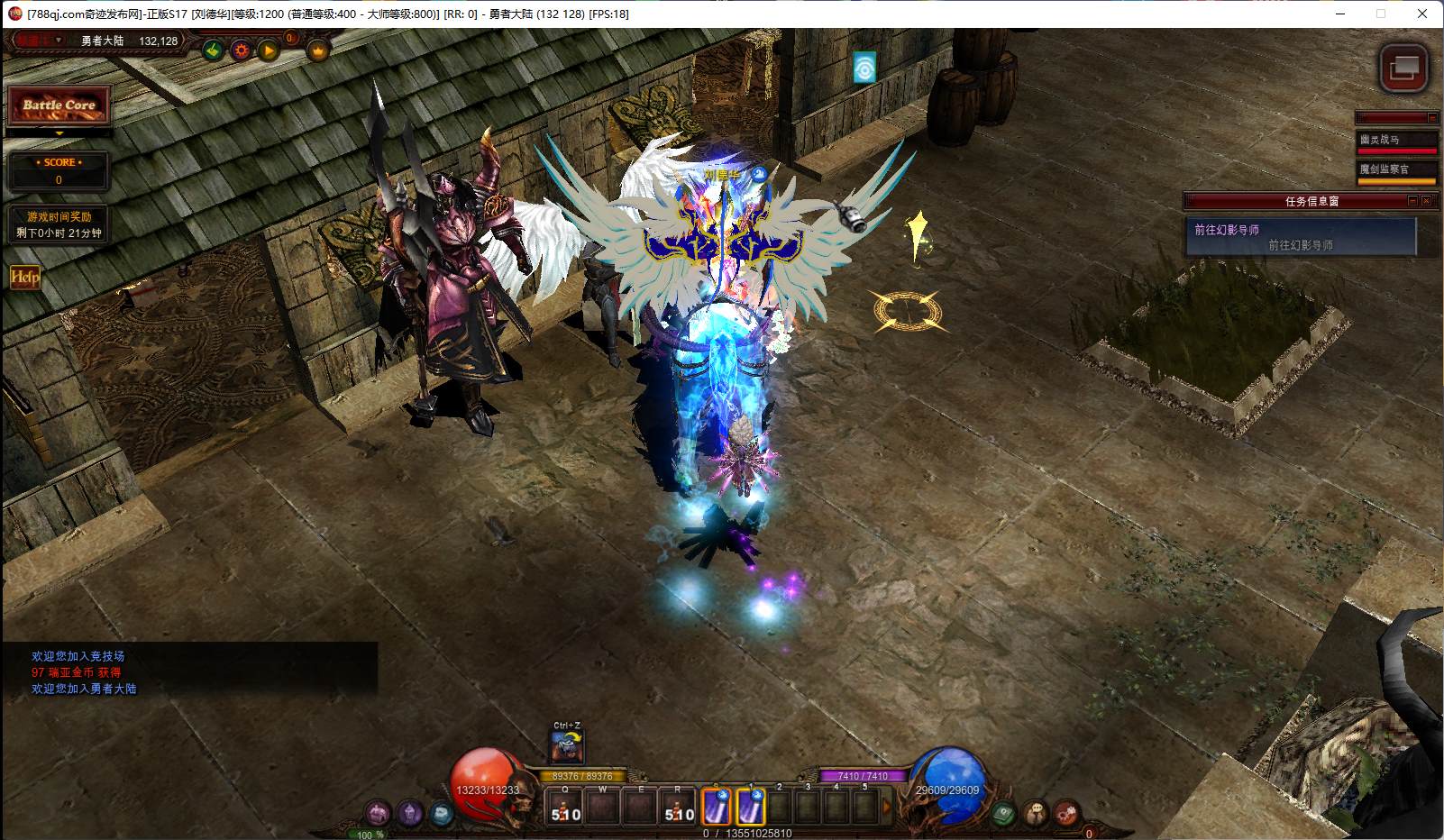Expand the hotbar's orange arrow
The image size is (1444, 840).
tap(886, 808)
